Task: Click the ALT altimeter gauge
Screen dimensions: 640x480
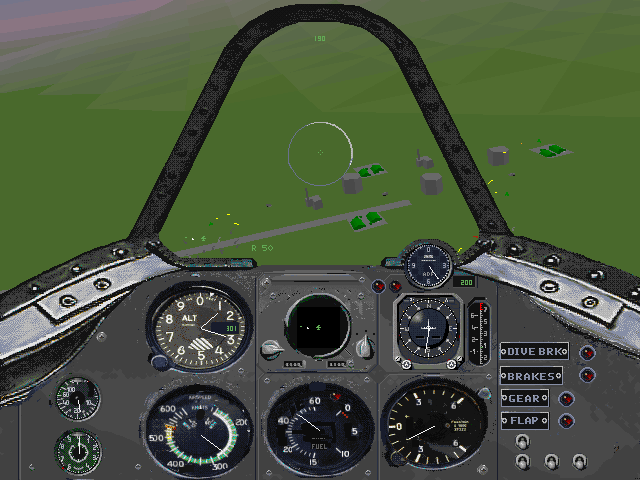Action: point(200,327)
